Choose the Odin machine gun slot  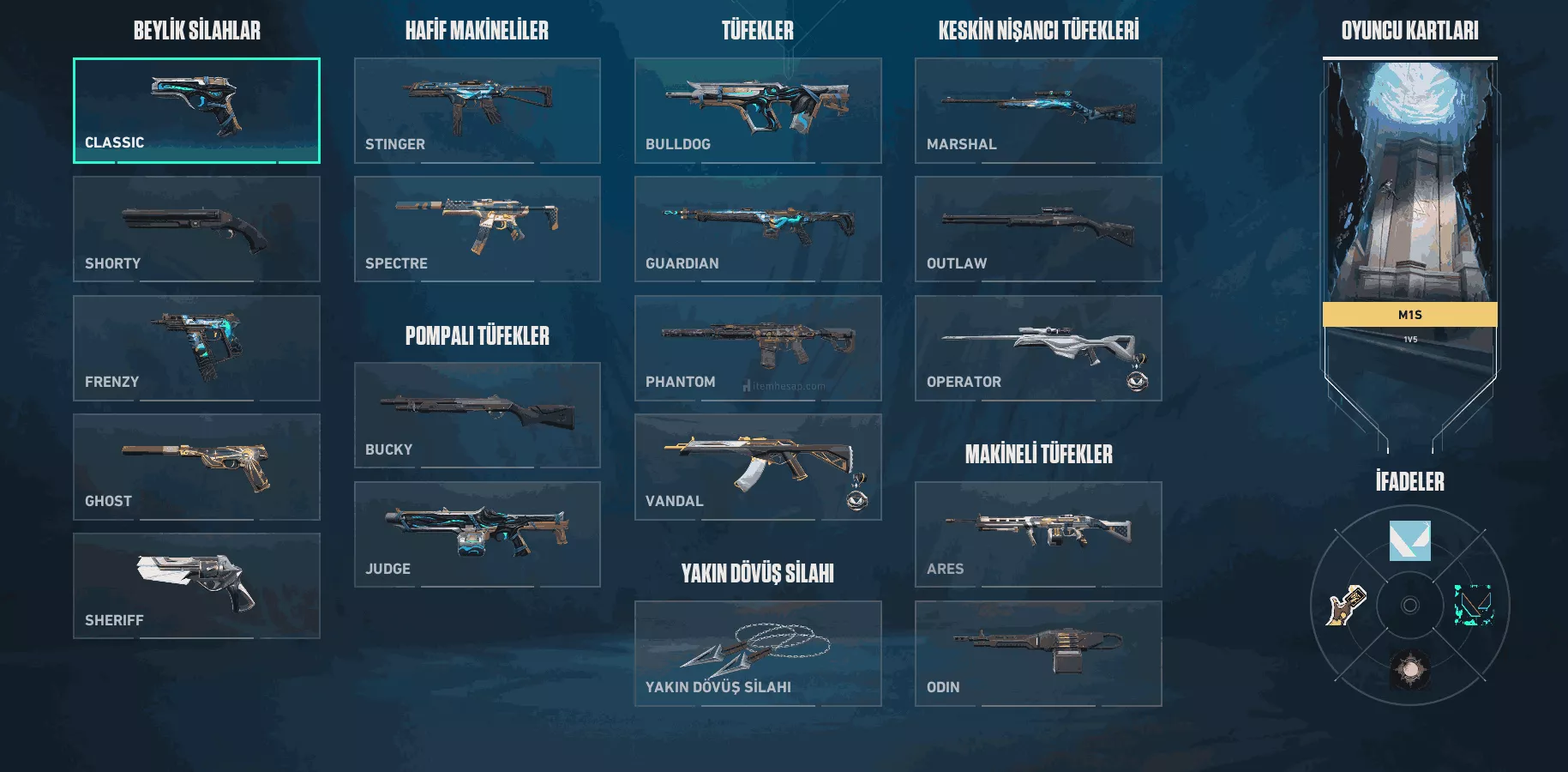pyautogui.click(x=1038, y=654)
